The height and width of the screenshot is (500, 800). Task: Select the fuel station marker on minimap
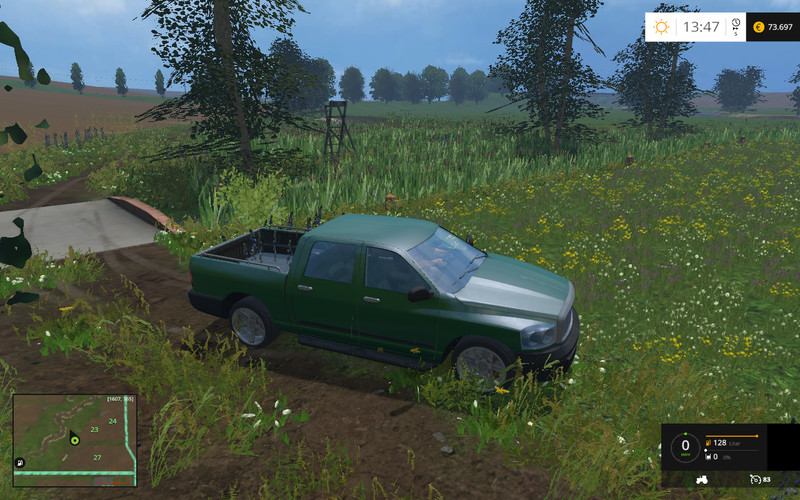[x=20, y=463]
